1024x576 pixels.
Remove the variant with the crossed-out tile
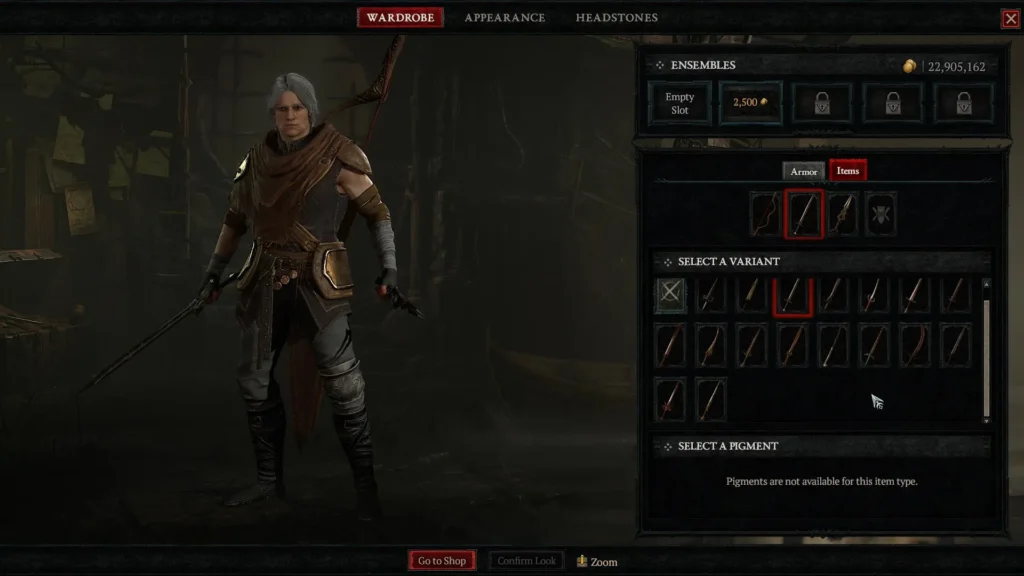pyautogui.click(x=670, y=296)
